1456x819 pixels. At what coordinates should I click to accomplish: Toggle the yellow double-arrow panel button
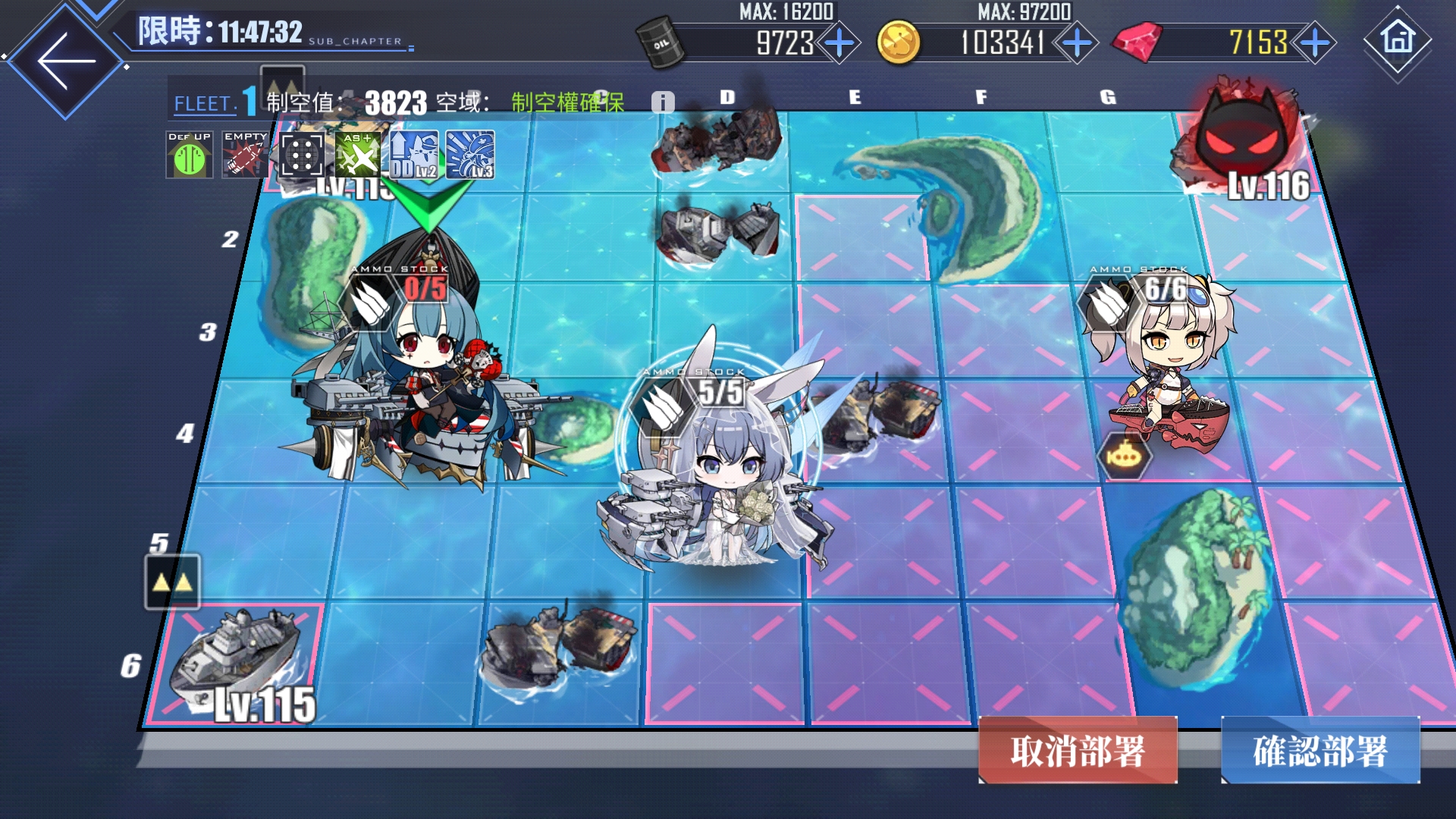coord(172,582)
